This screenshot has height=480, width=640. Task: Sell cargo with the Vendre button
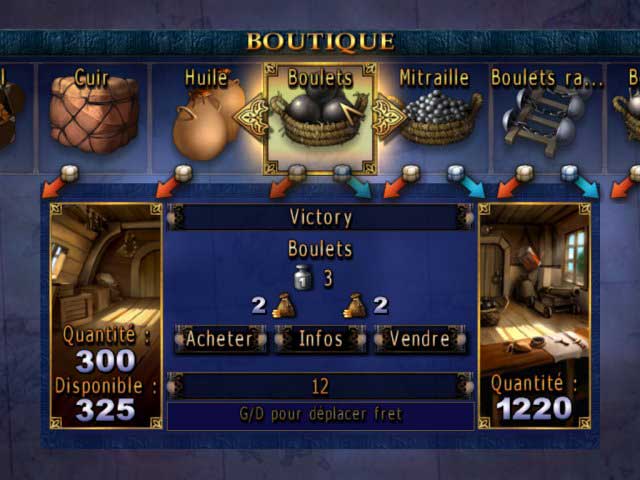(420, 339)
